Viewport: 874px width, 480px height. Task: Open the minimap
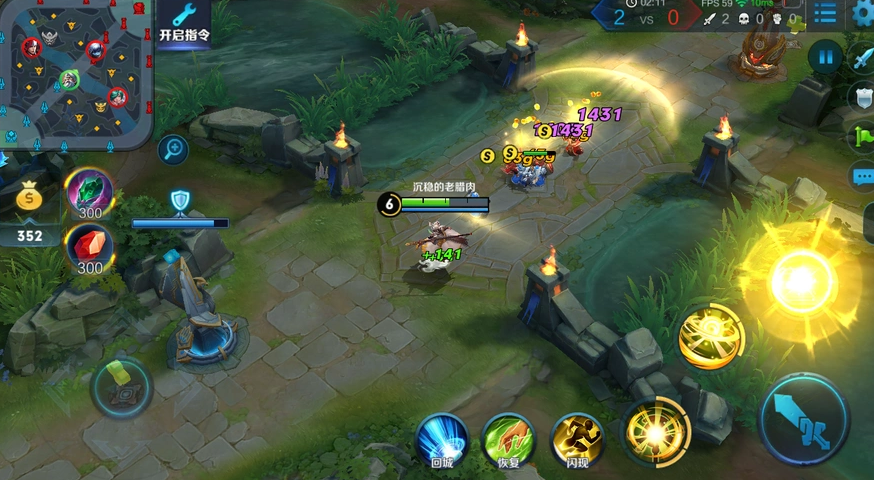[75, 72]
